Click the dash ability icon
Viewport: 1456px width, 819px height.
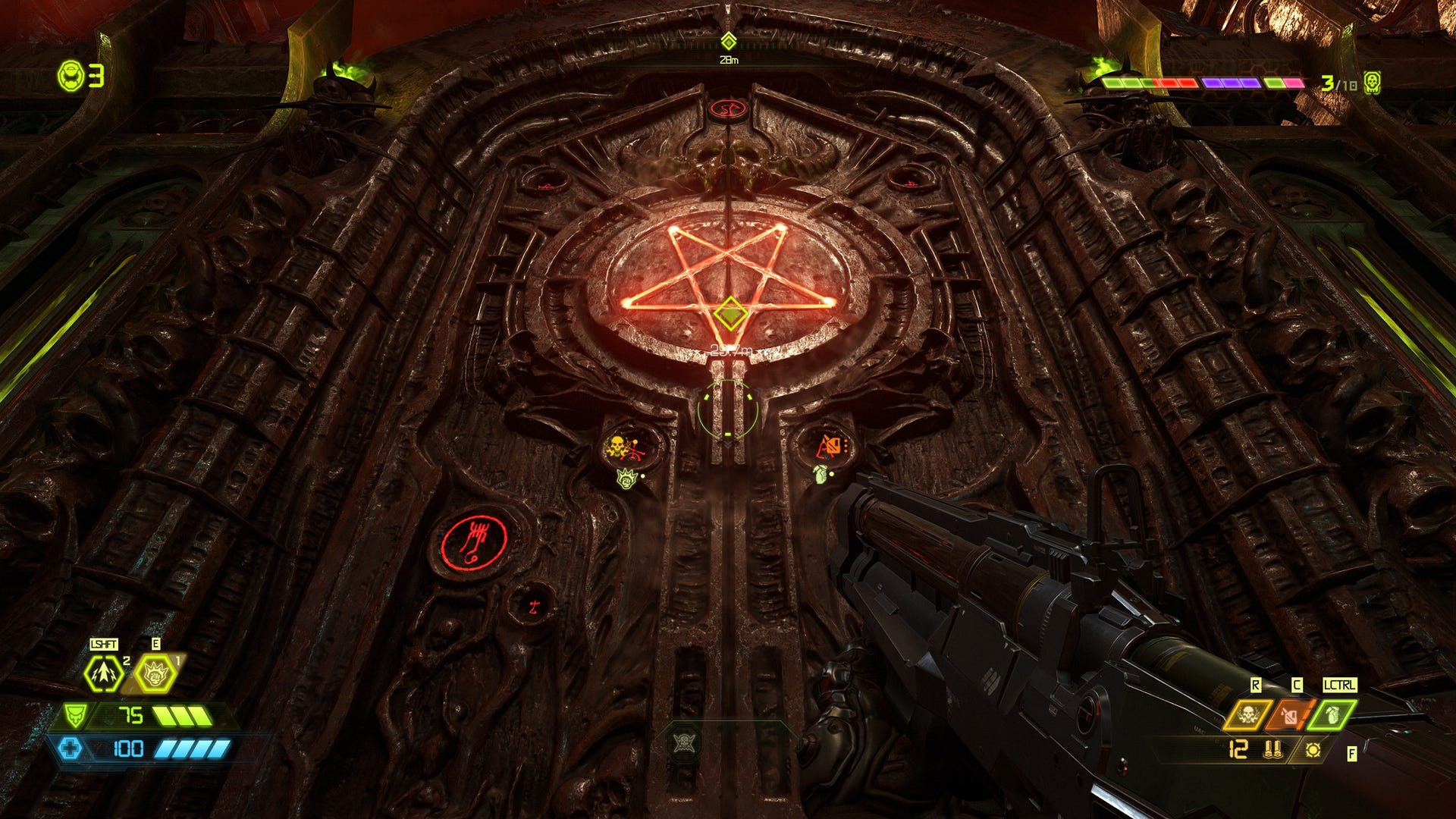pyautogui.click(x=103, y=673)
